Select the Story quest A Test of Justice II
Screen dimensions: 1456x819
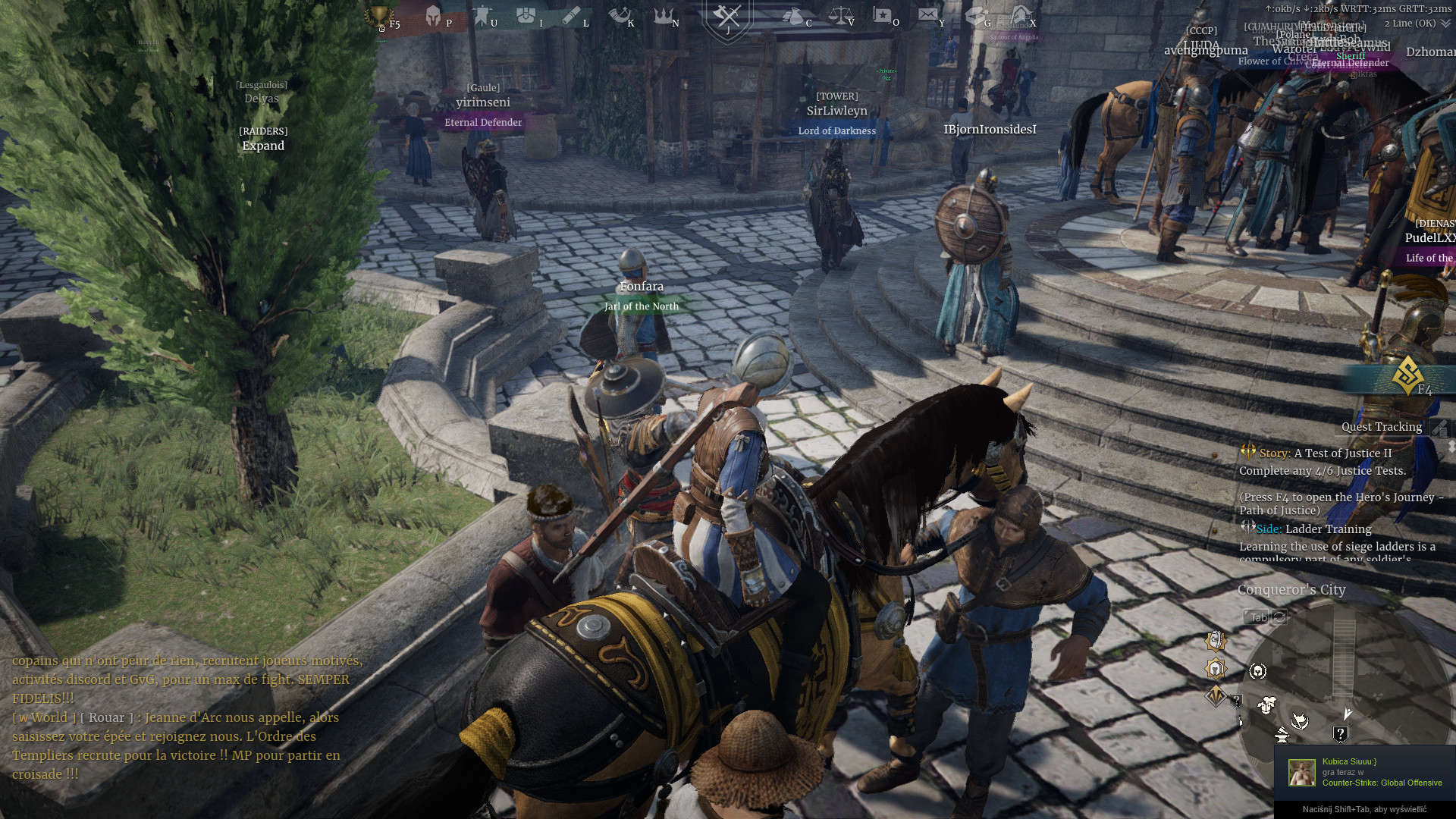tap(1341, 453)
